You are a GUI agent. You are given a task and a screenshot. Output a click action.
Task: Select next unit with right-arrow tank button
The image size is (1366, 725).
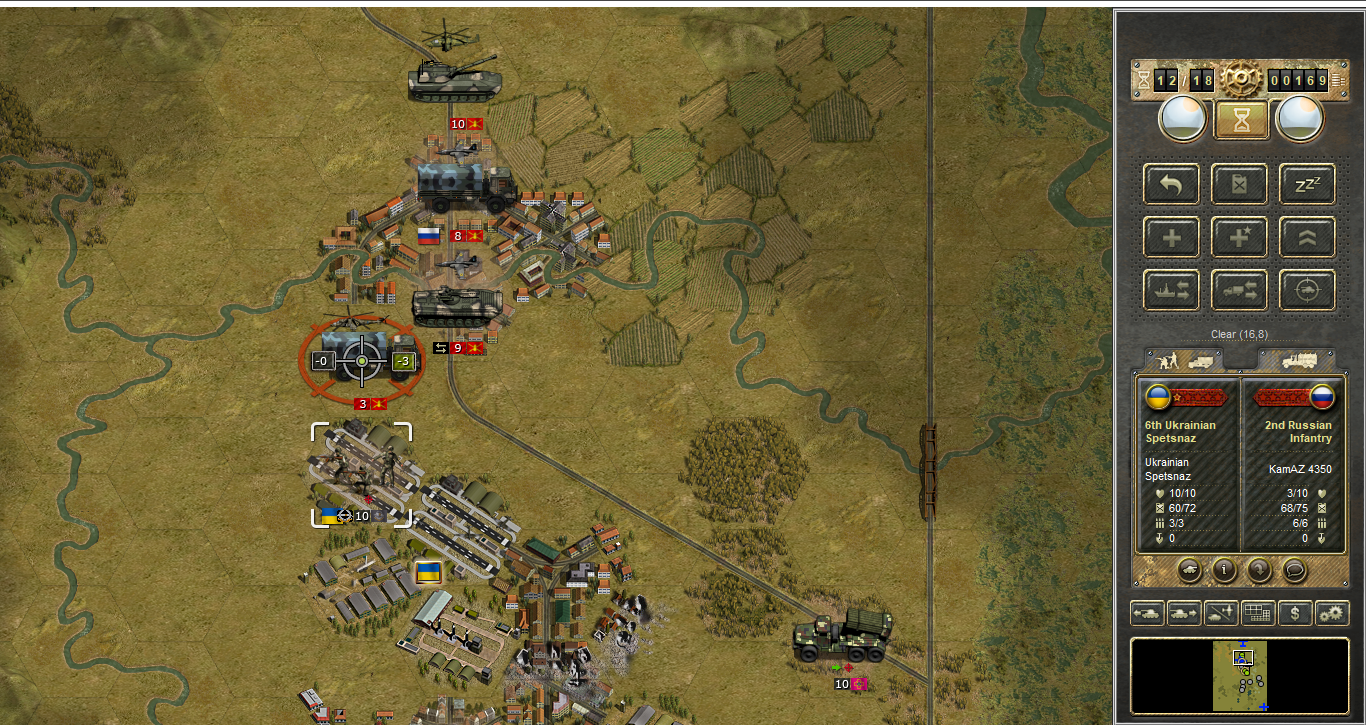(1184, 613)
